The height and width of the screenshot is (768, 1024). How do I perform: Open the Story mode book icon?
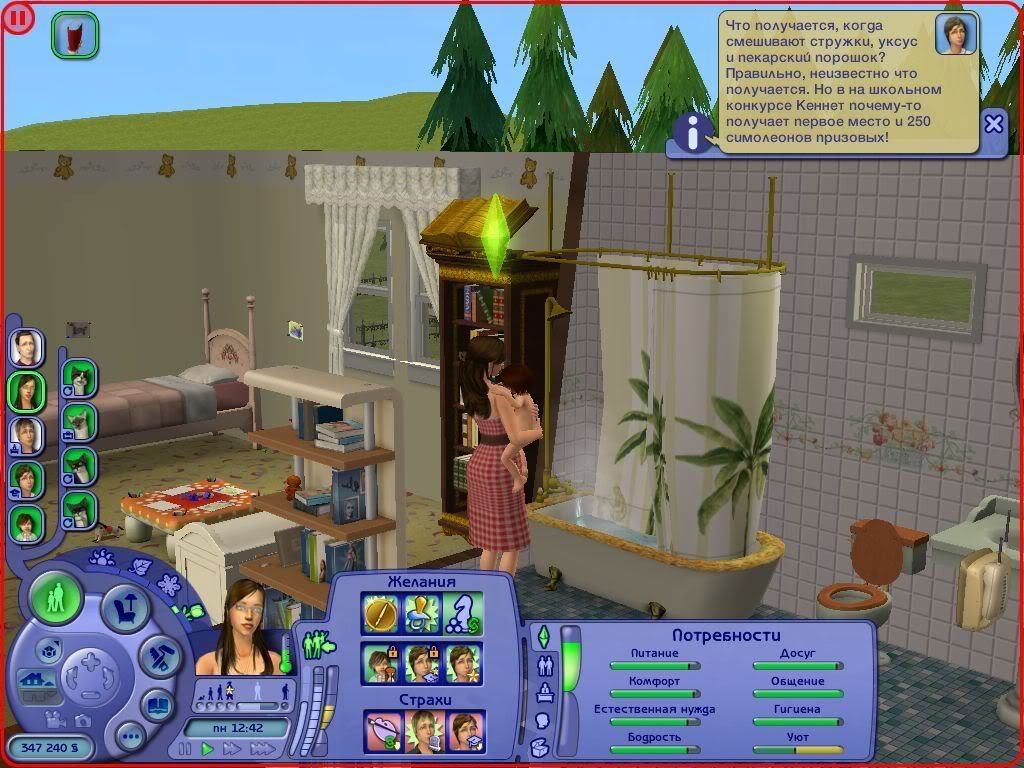158,705
